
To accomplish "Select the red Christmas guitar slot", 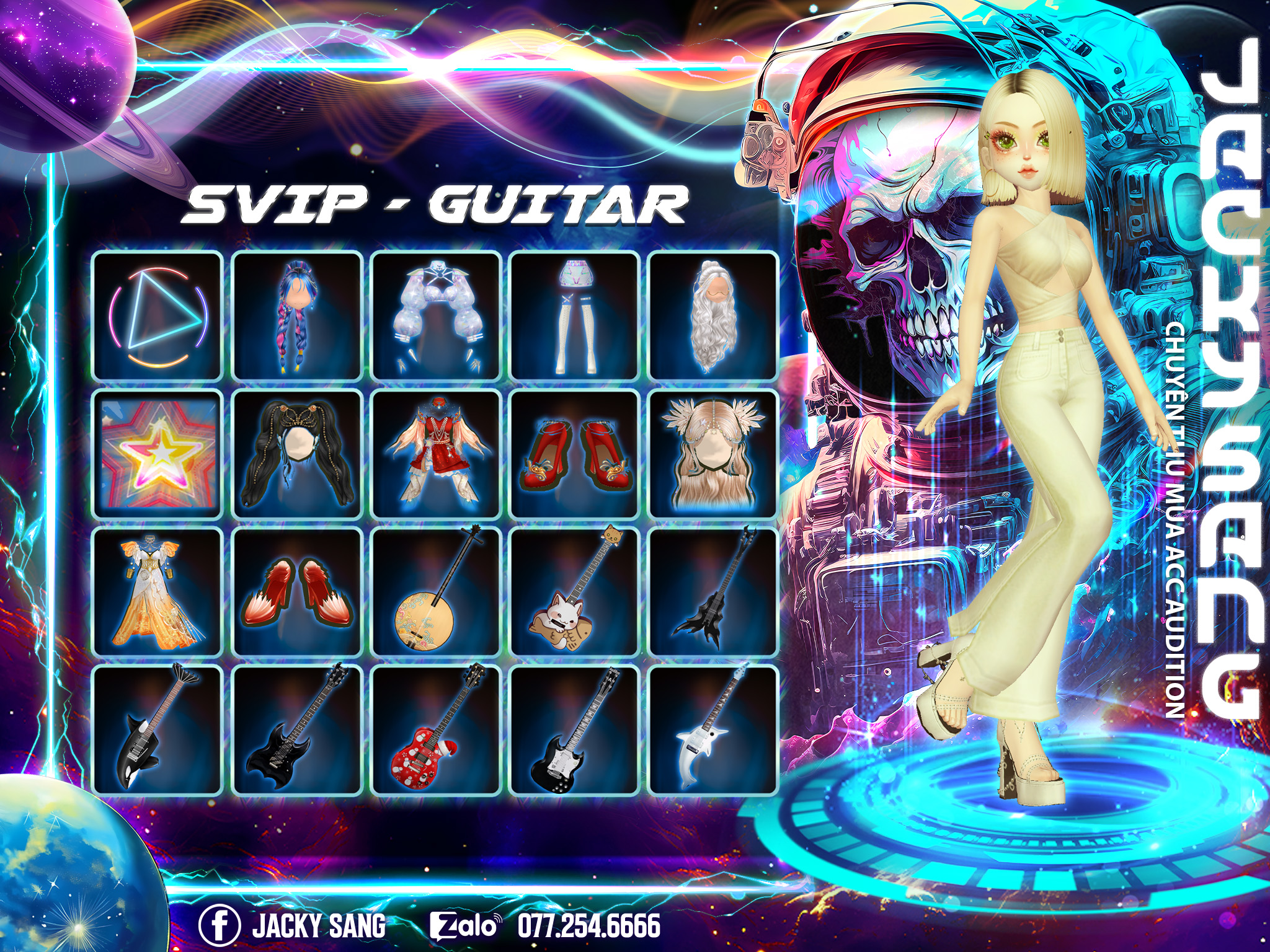I will tap(436, 729).
